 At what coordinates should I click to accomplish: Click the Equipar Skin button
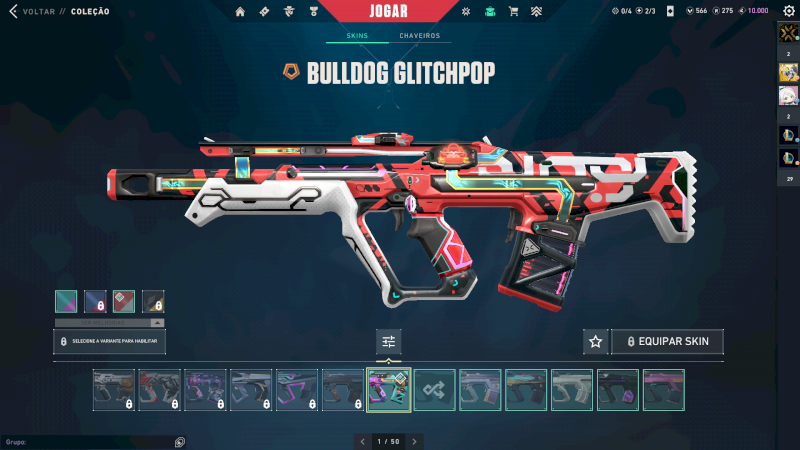click(667, 342)
